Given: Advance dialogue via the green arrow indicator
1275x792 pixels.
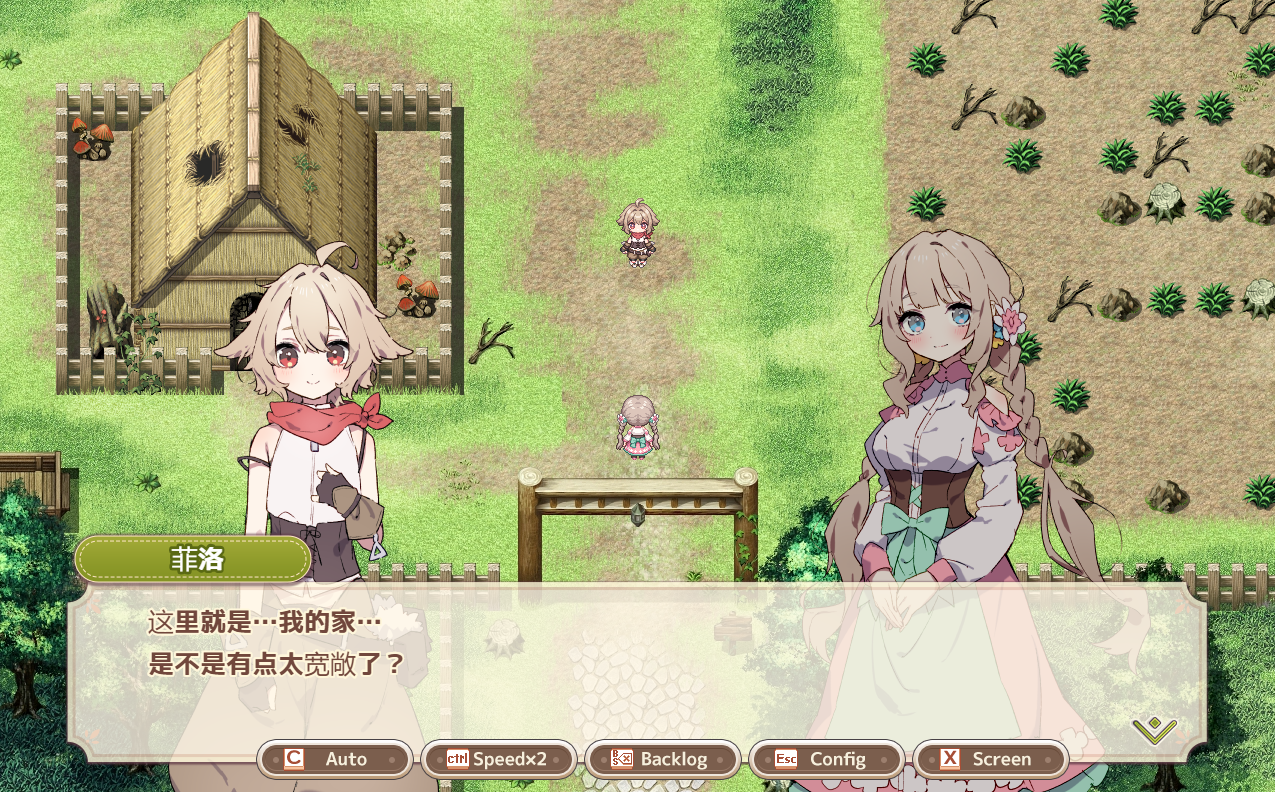Looking at the screenshot, I should 1154,730.
